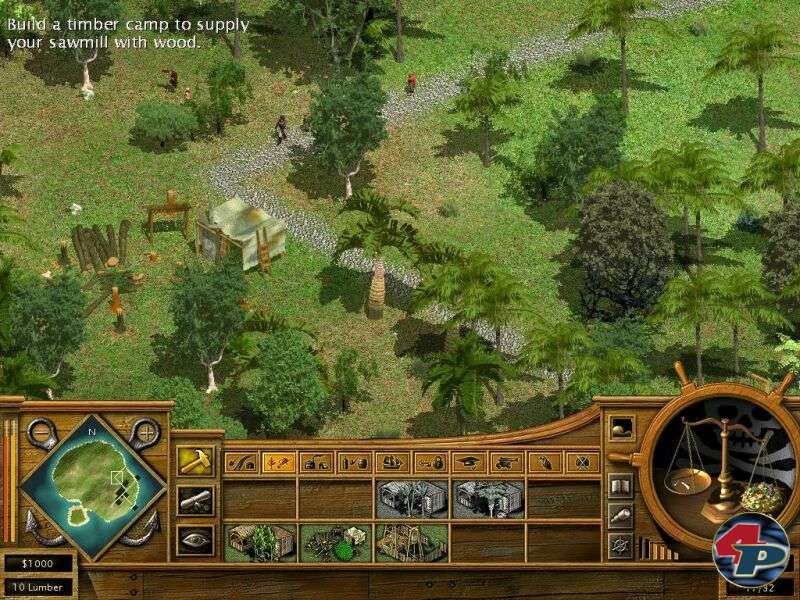This screenshot has width=800, height=600.
Task: Select the parrot category tab
Action: coord(544,462)
